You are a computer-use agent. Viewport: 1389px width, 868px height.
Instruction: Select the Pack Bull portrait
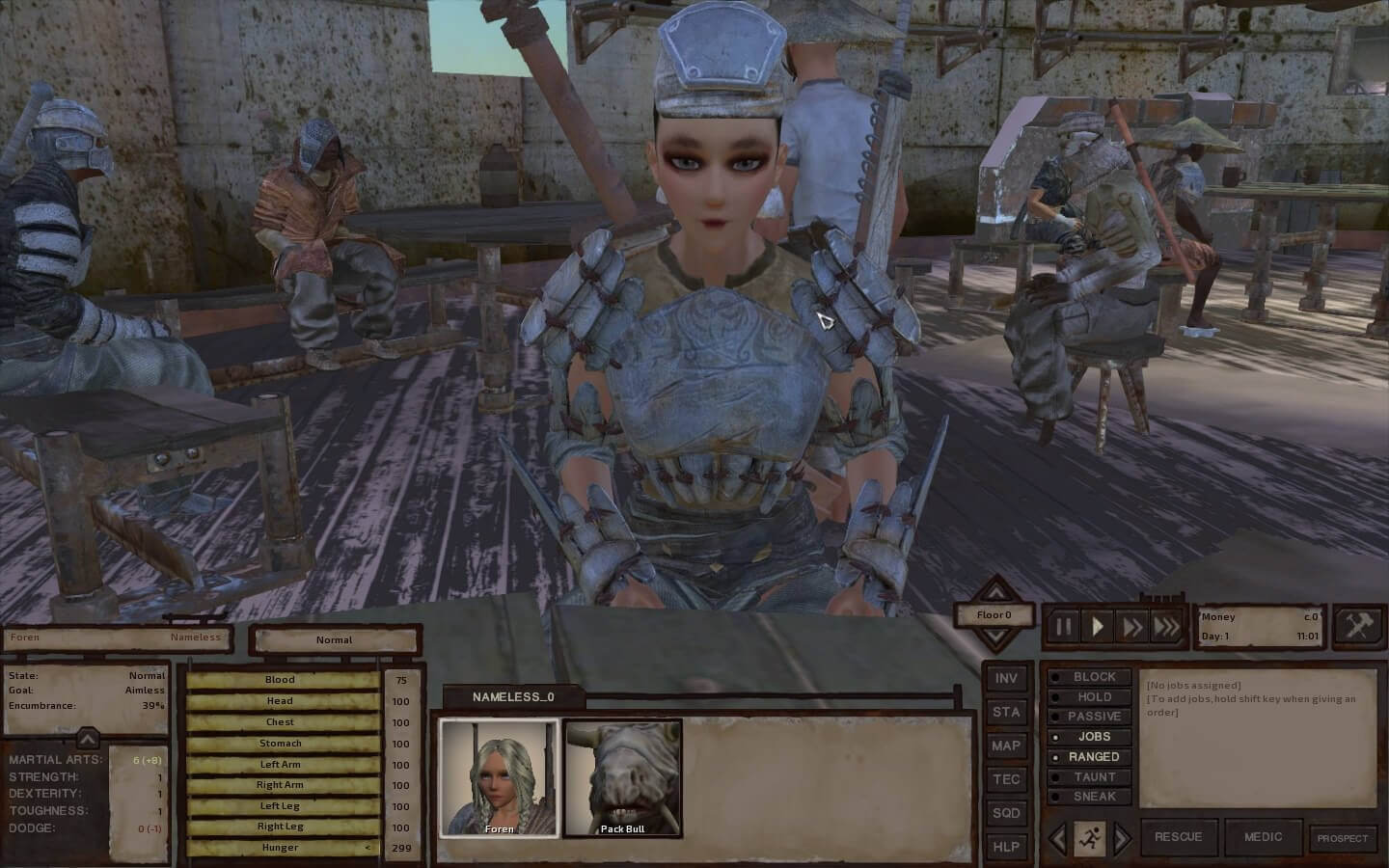click(x=622, y=777)
